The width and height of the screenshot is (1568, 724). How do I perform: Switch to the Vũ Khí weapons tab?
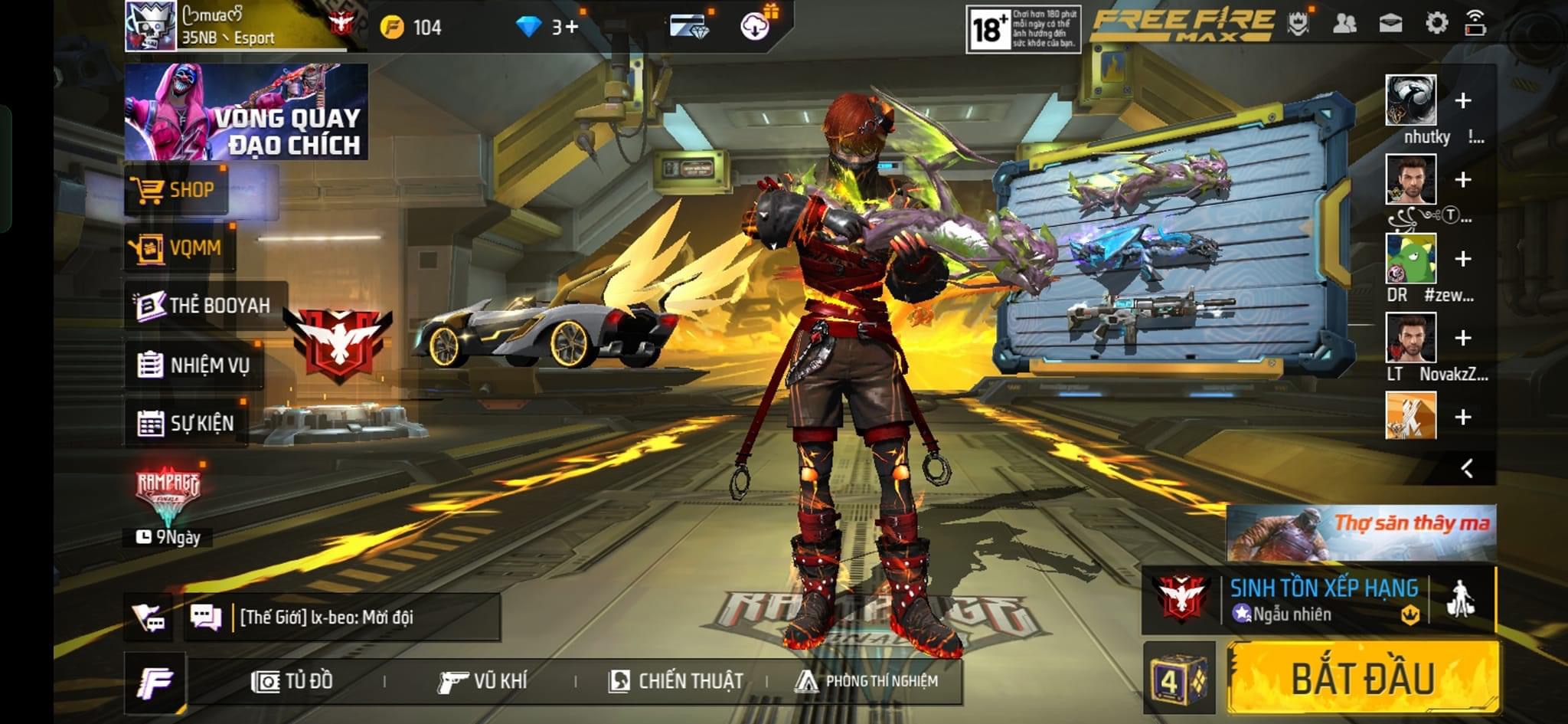pos(482,681)
